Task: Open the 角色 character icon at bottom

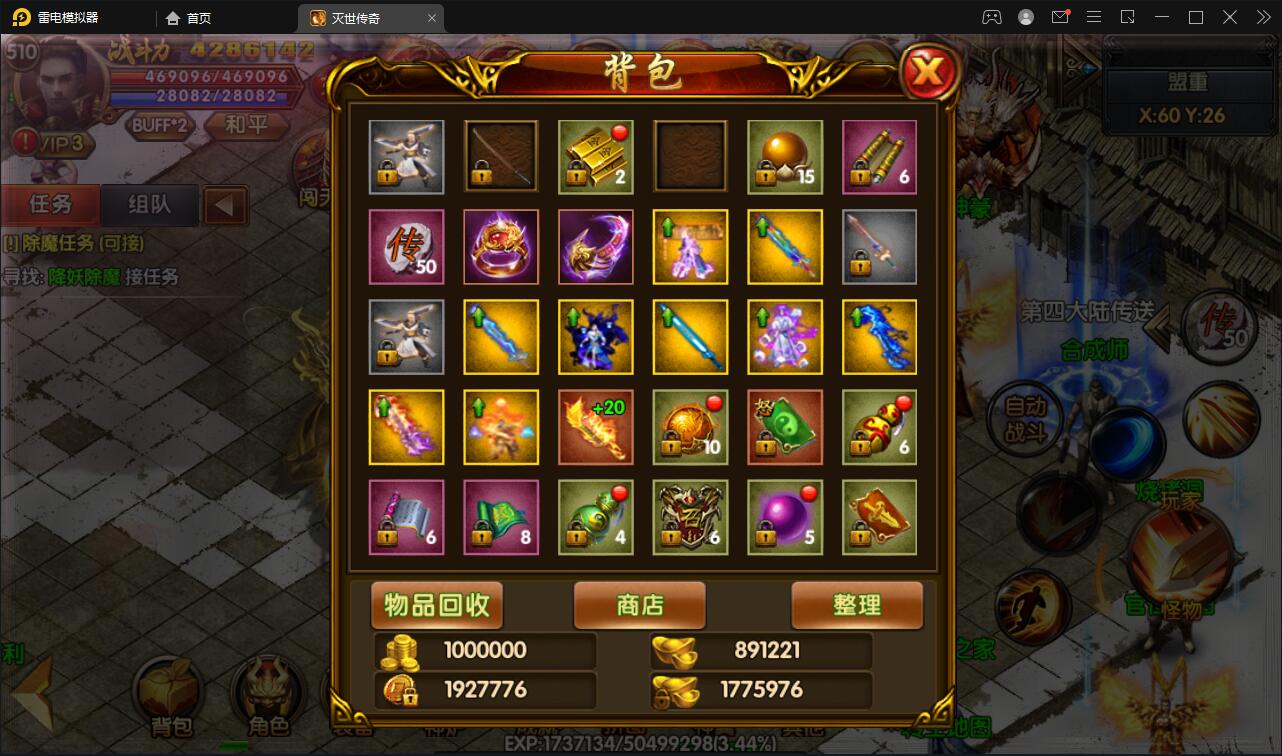Action: pyautogui.click(x=268, y=688)
